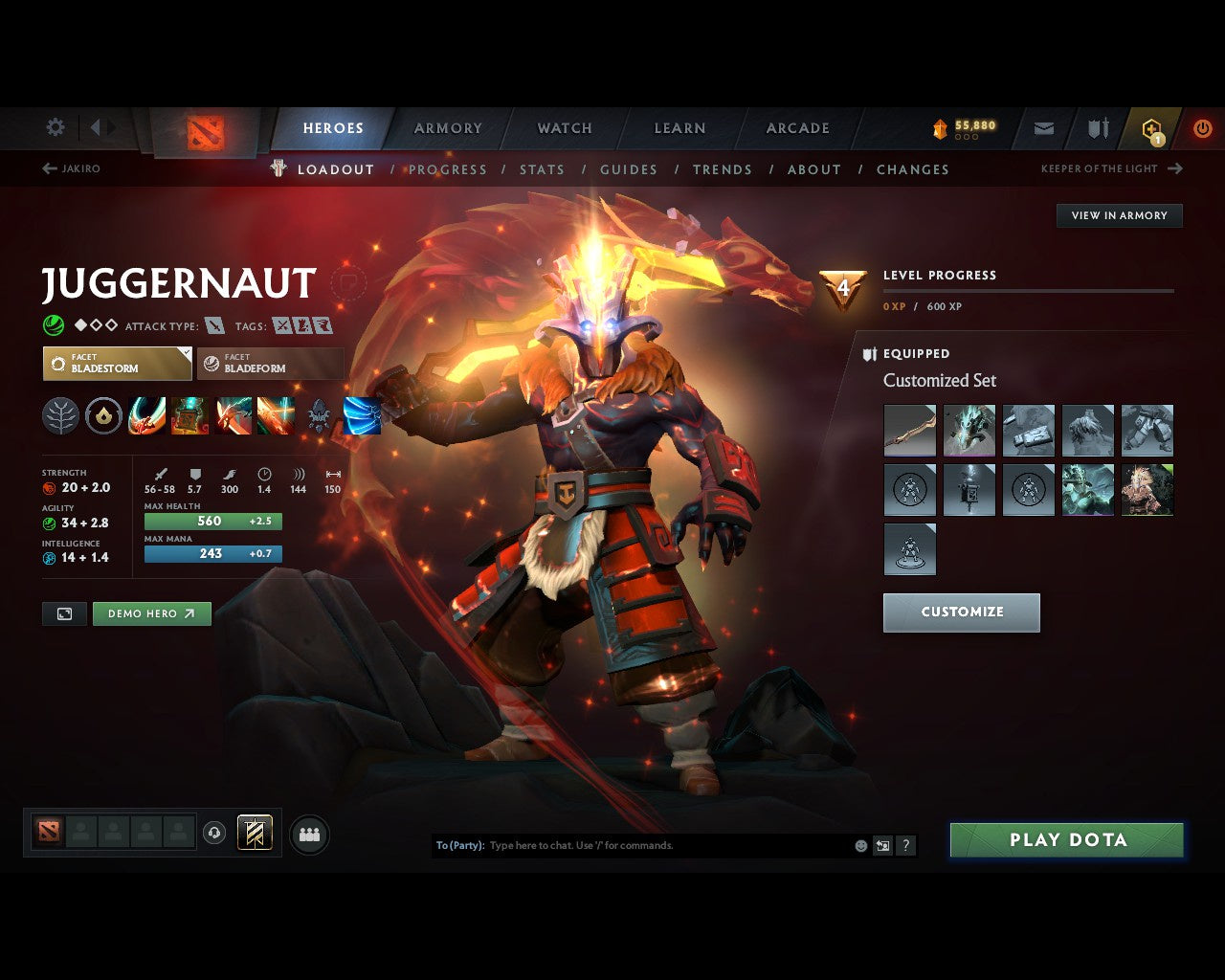Switch to the STATS tab
Viewport: 1225px width, 980px height.
click(x=542, y=169)
